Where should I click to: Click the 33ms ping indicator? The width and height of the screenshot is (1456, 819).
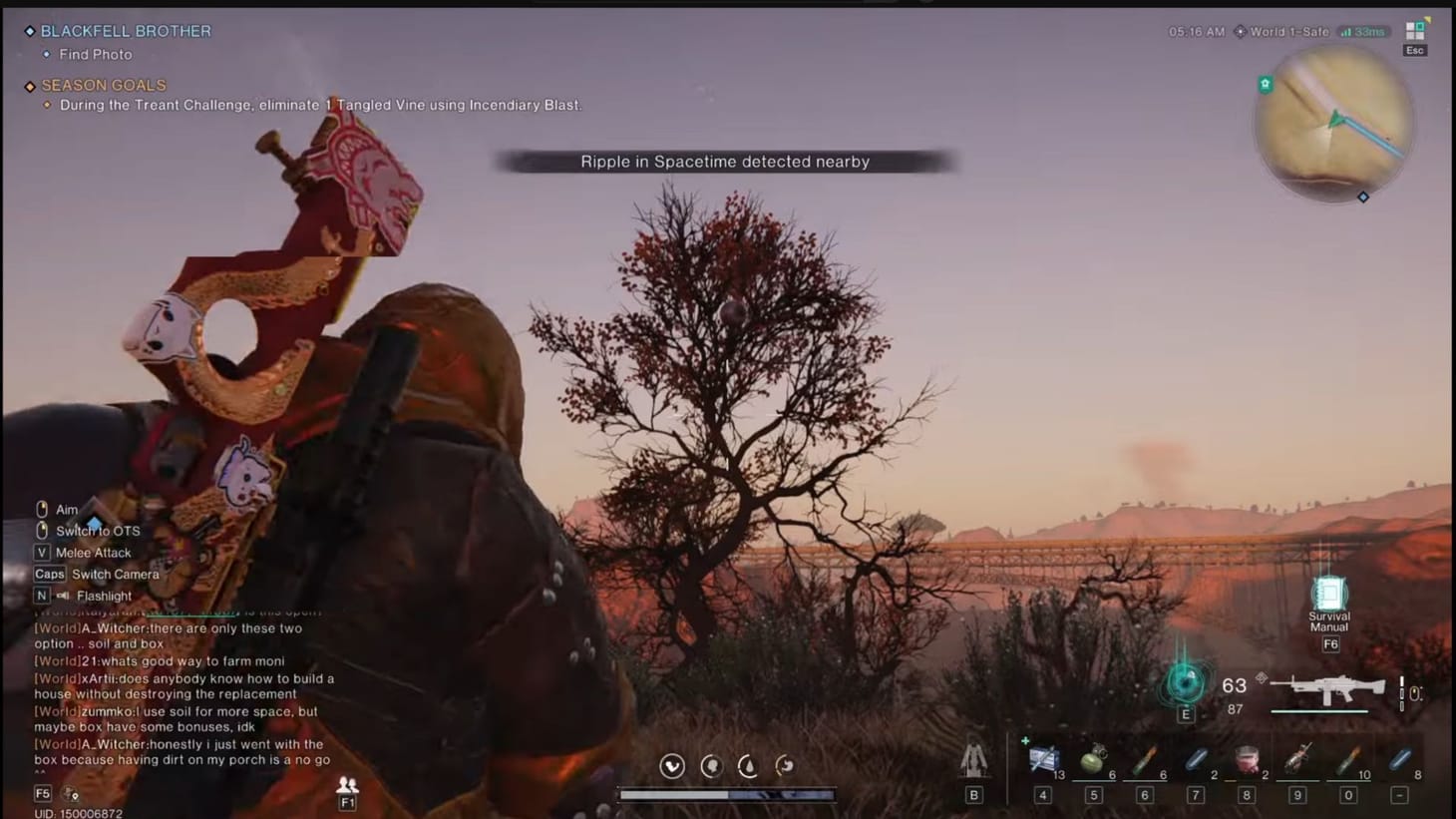pos(1365,31)
